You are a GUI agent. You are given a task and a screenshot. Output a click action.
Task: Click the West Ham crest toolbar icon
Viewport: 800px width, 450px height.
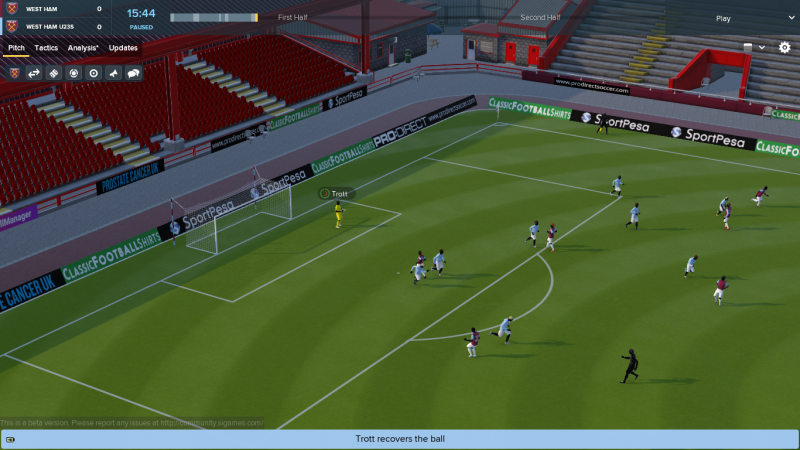[15, 73]
